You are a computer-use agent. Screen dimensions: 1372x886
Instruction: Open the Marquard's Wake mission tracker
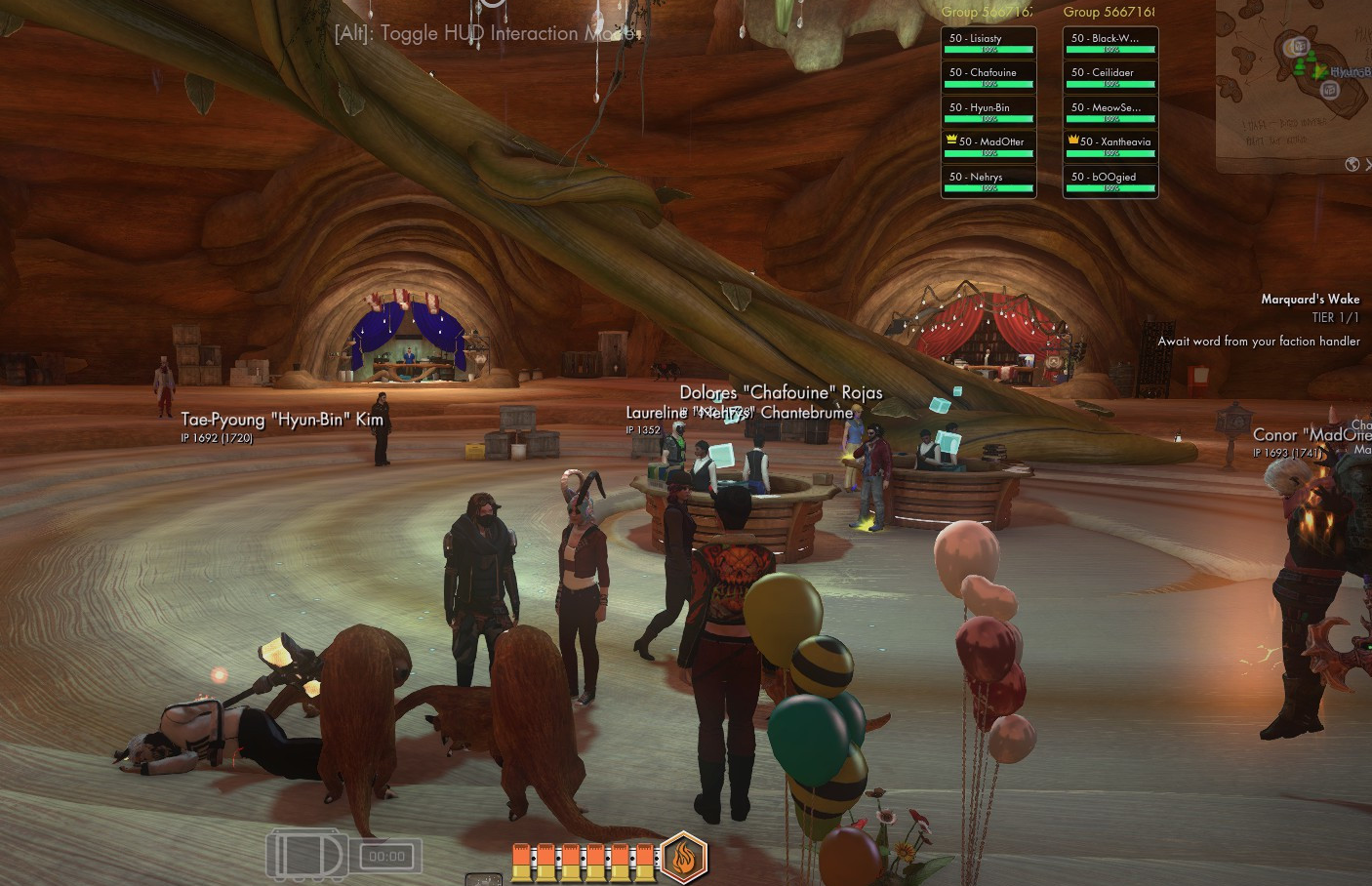1310,300
